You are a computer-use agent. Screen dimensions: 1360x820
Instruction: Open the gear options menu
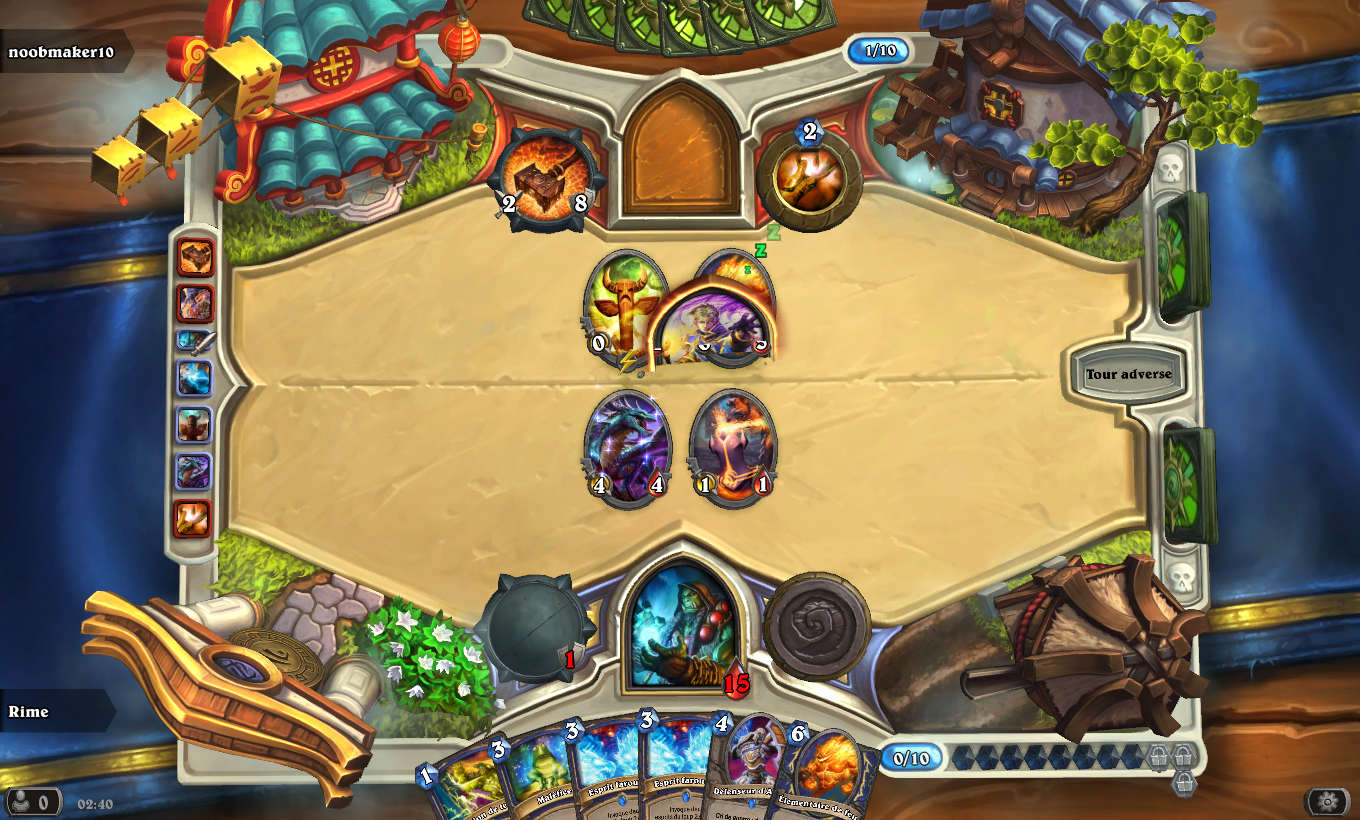click(x=1326, y=801)
